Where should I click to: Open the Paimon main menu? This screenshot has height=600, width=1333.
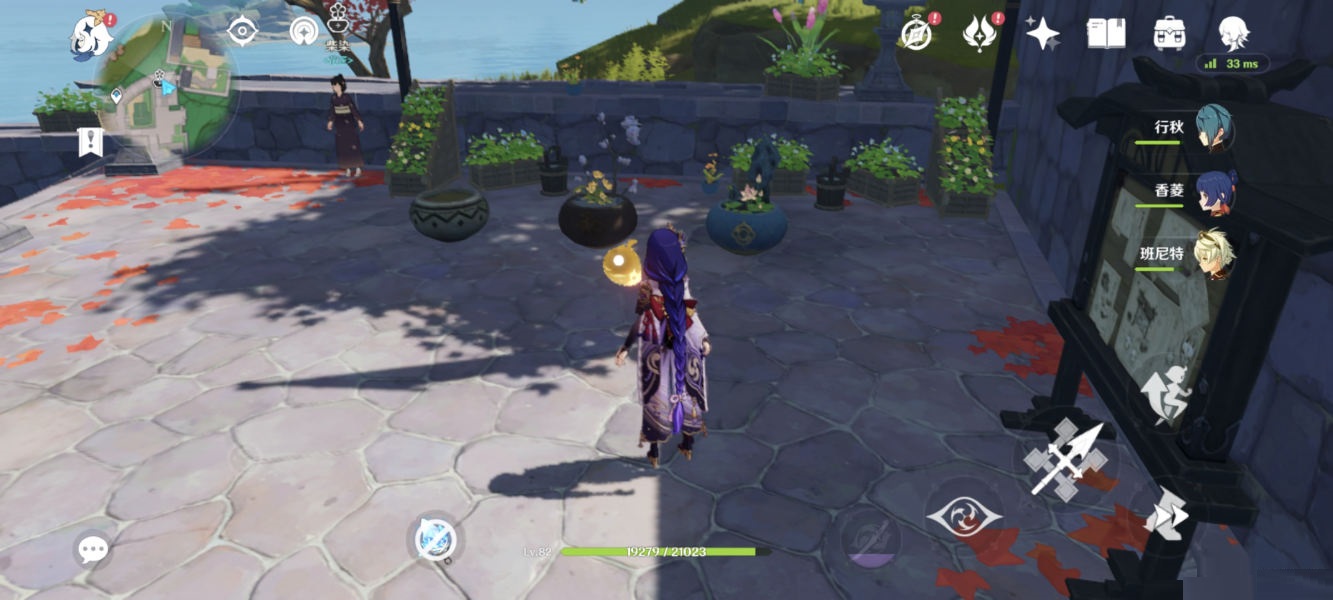point(91,38)
